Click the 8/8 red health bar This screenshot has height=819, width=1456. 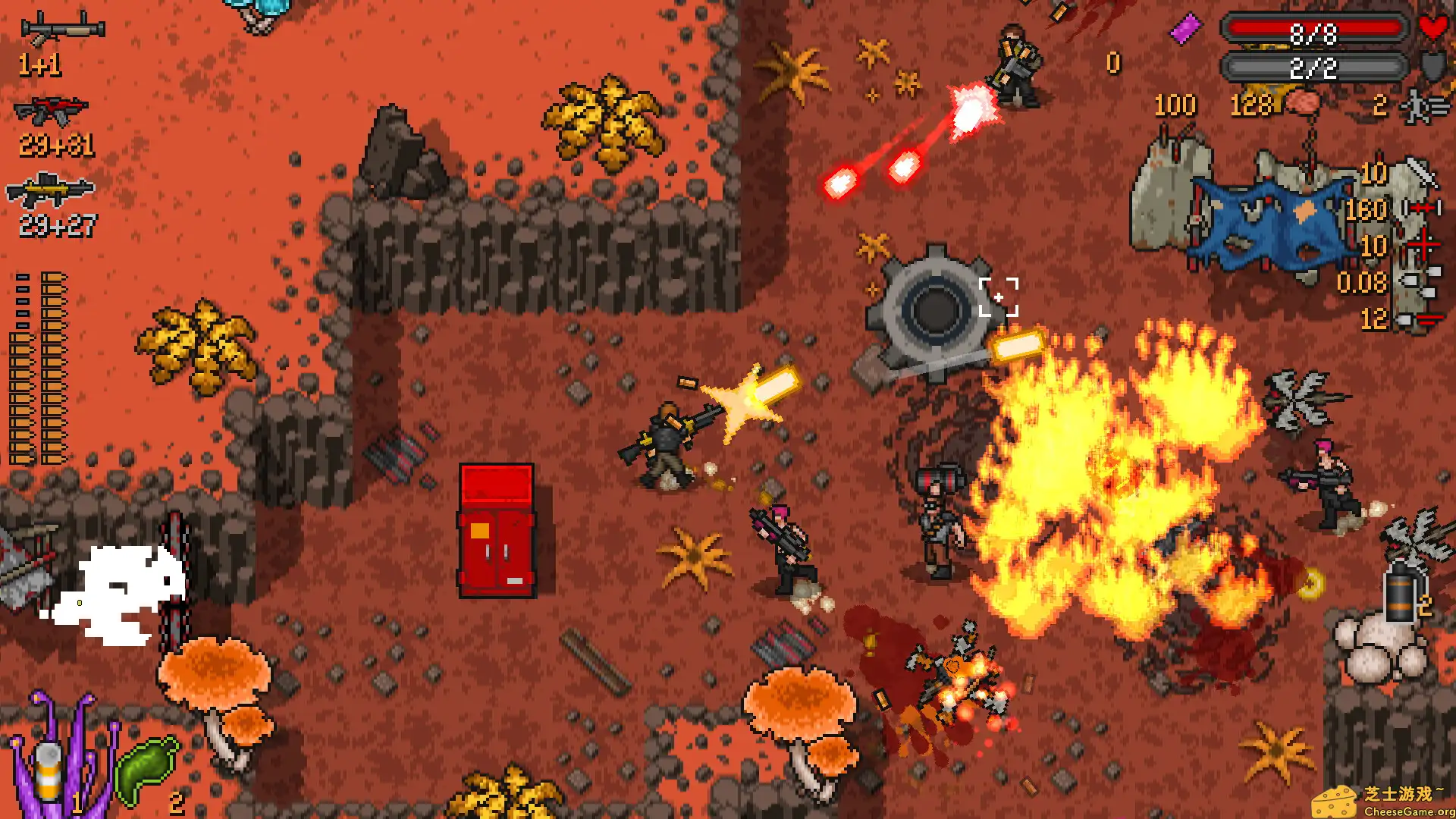[x=1314, y=29]
